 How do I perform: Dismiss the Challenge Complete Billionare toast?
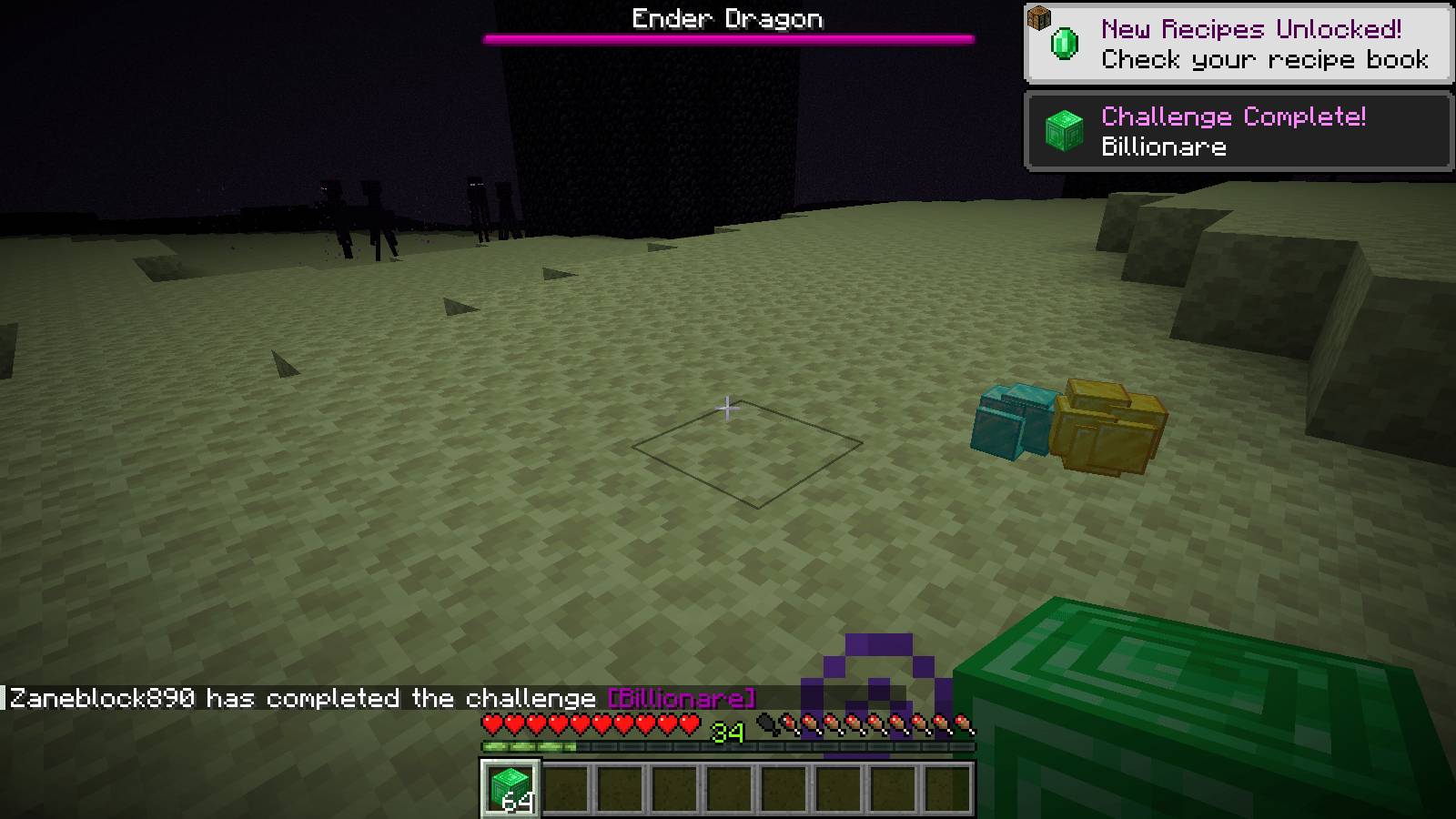[1238, 131]
